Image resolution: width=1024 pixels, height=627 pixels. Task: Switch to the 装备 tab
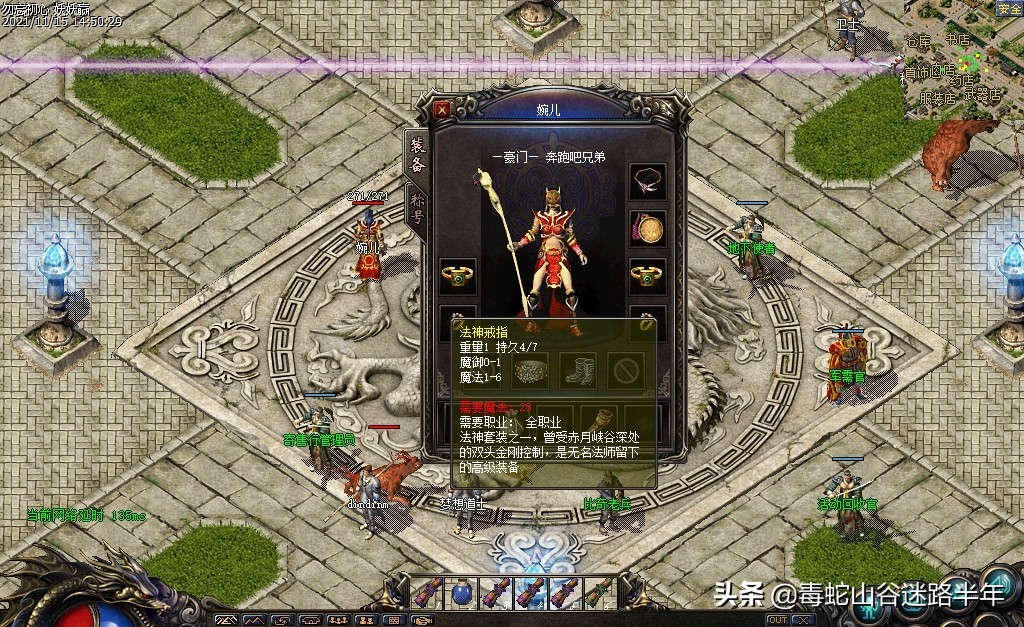click(x=417, y=156)
